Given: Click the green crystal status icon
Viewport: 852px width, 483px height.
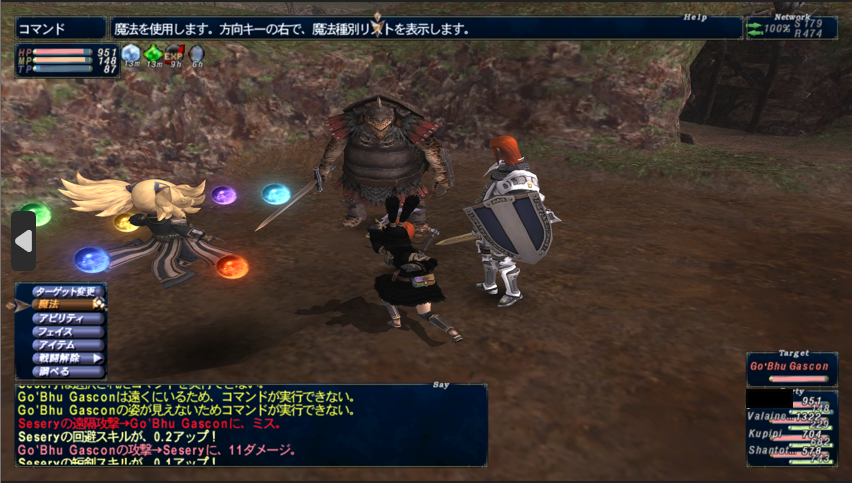Looking at the screenshot, I should [153, 54].
